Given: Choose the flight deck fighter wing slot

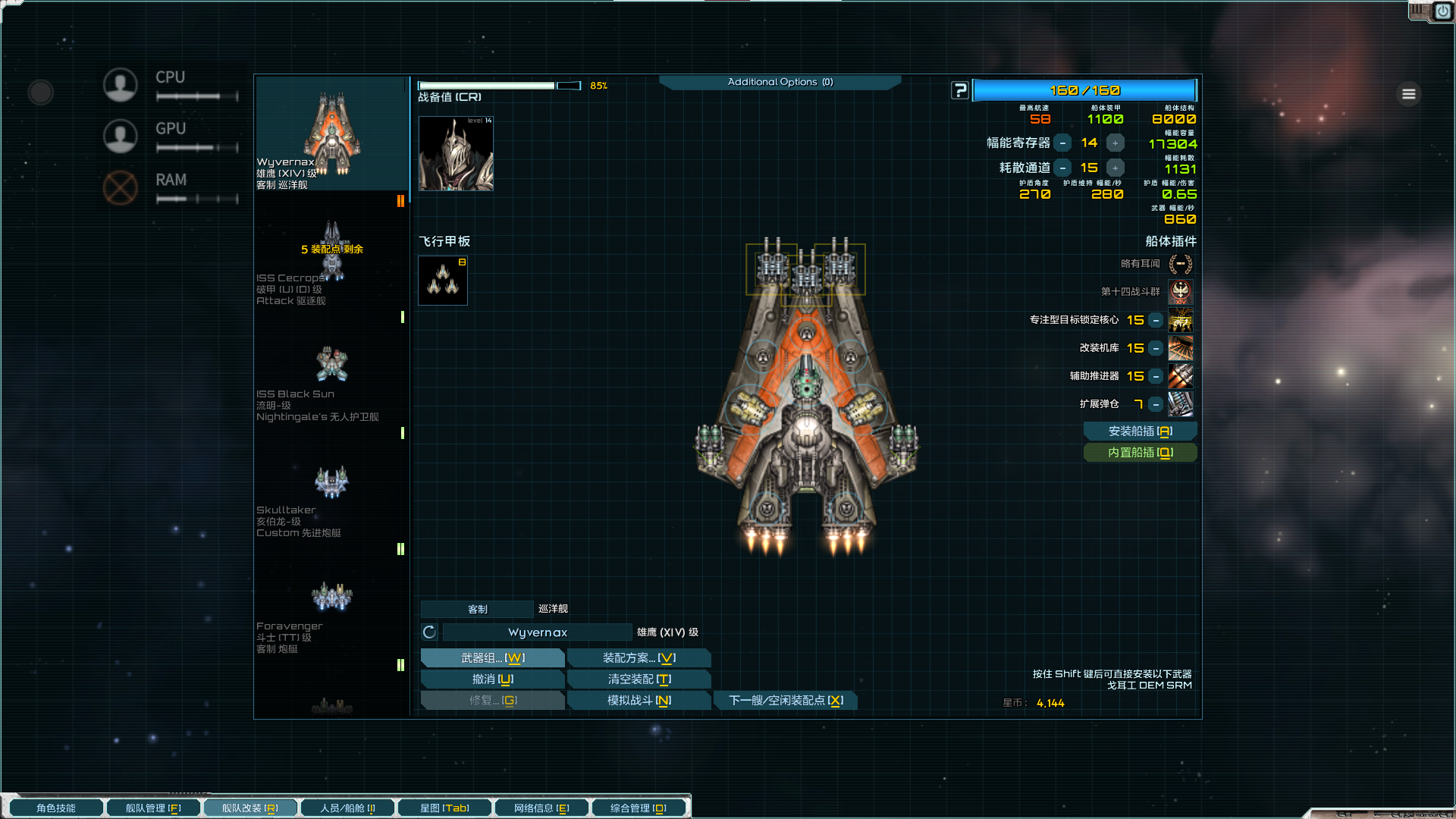Looking at the screenshot, I should click(443, 281).
